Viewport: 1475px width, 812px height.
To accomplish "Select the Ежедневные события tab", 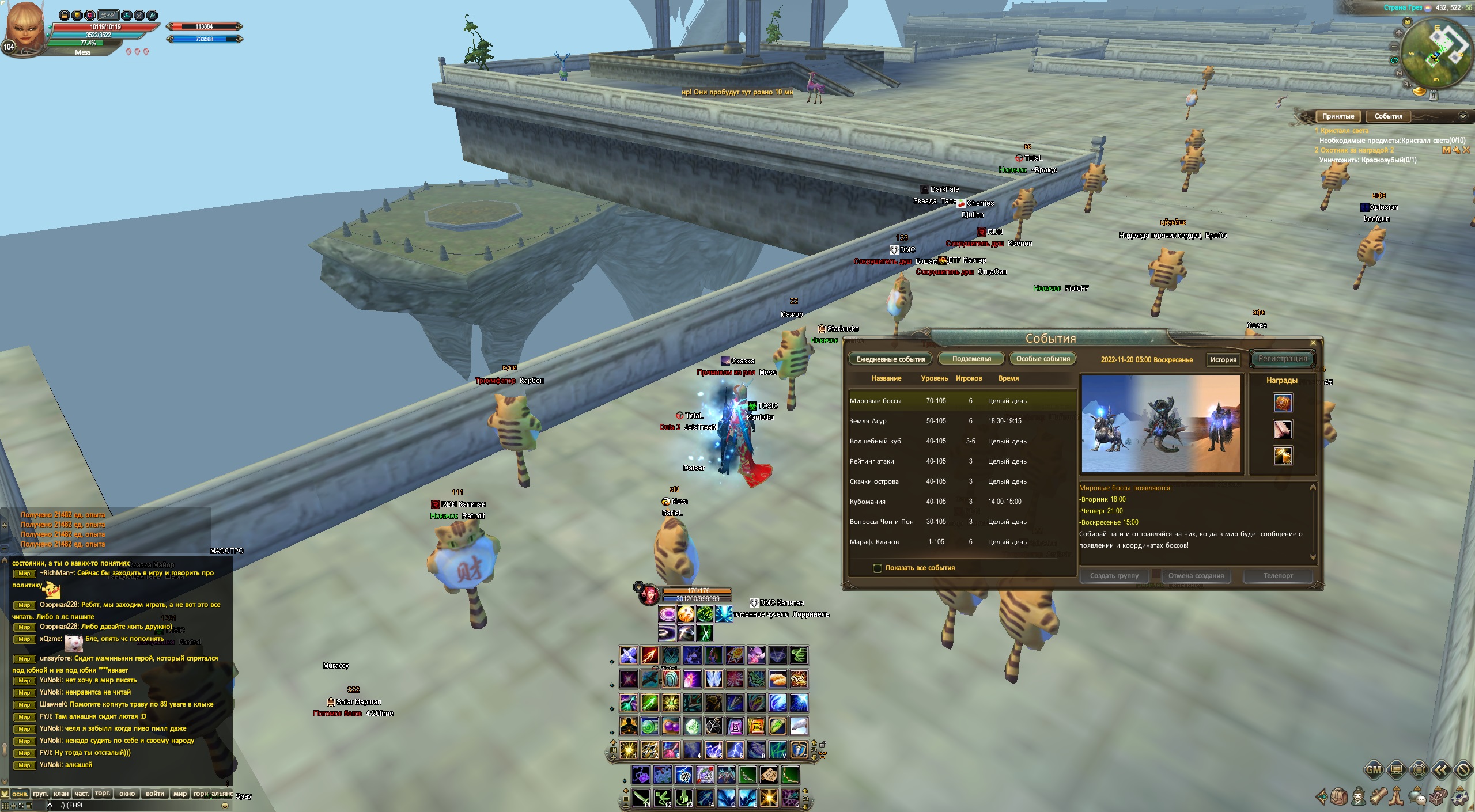I will tap(891, 359).
